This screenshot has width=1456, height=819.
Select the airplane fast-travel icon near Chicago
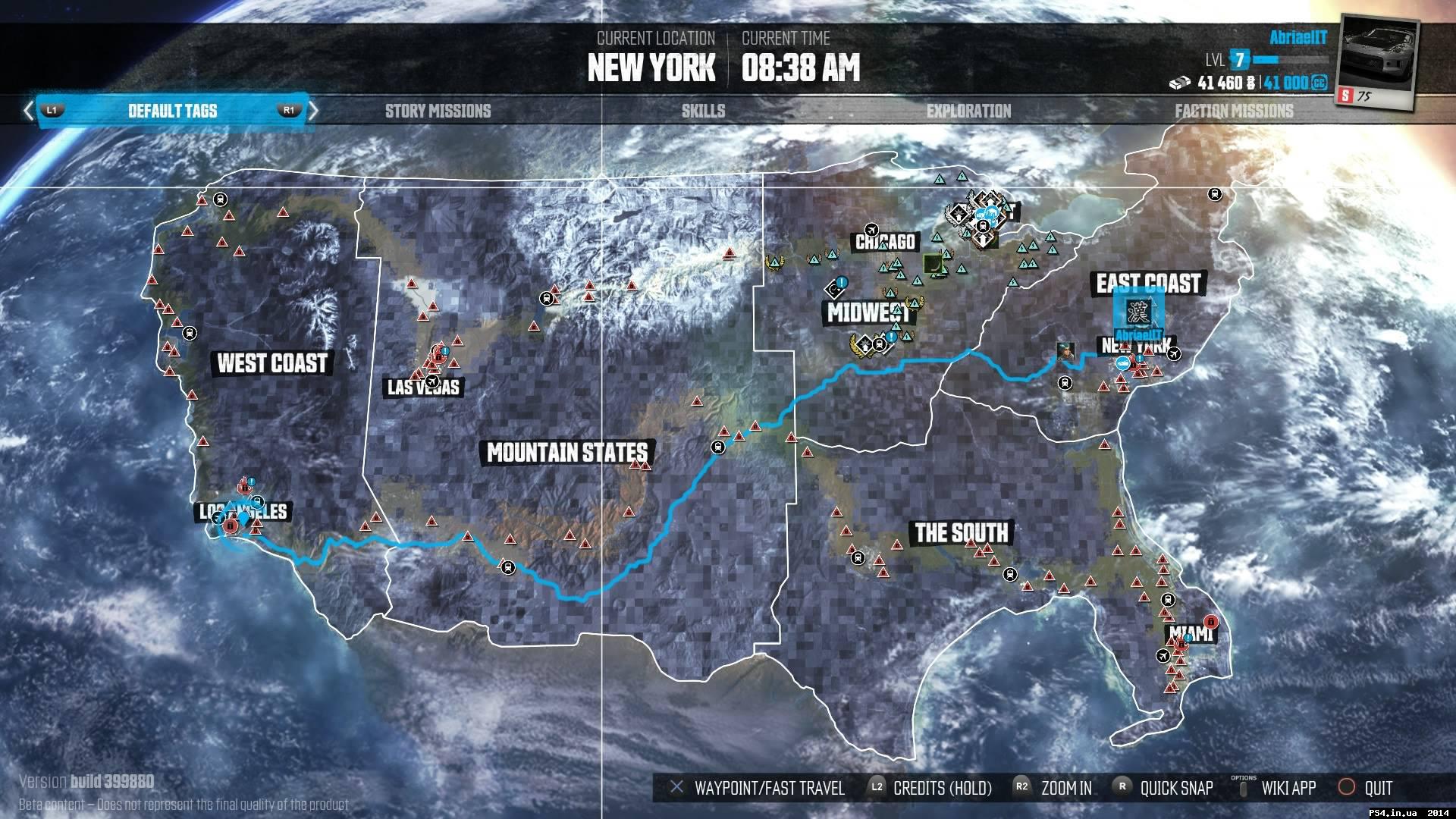click(x=871, y=229)
